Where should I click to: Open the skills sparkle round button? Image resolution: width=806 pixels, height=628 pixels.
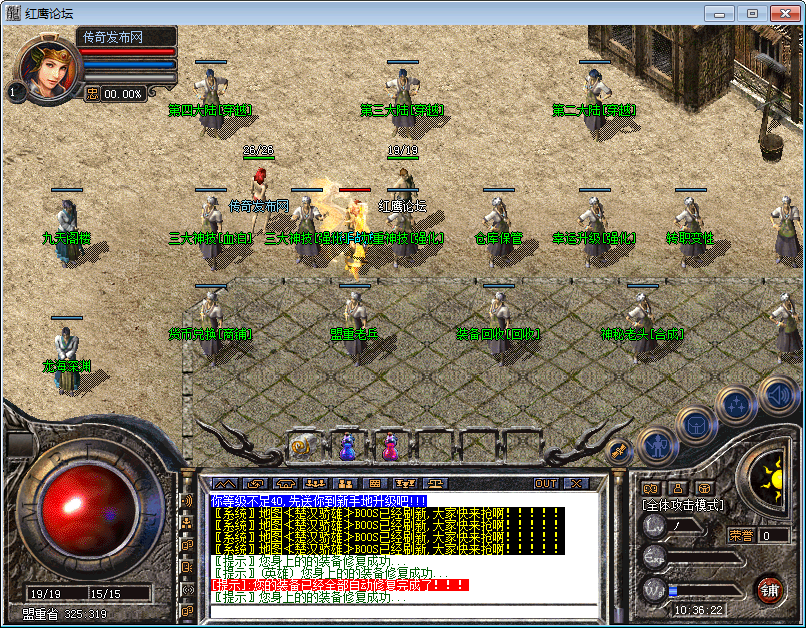click(x=736, y=405)
